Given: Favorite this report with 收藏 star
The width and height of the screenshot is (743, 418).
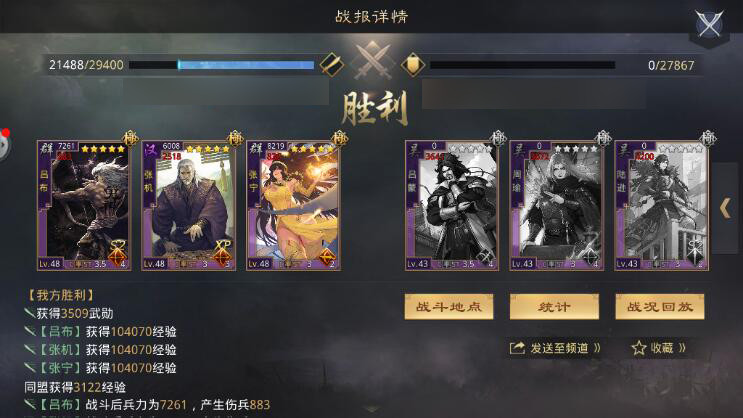Looking at the screenshot, I should (659, 348).
